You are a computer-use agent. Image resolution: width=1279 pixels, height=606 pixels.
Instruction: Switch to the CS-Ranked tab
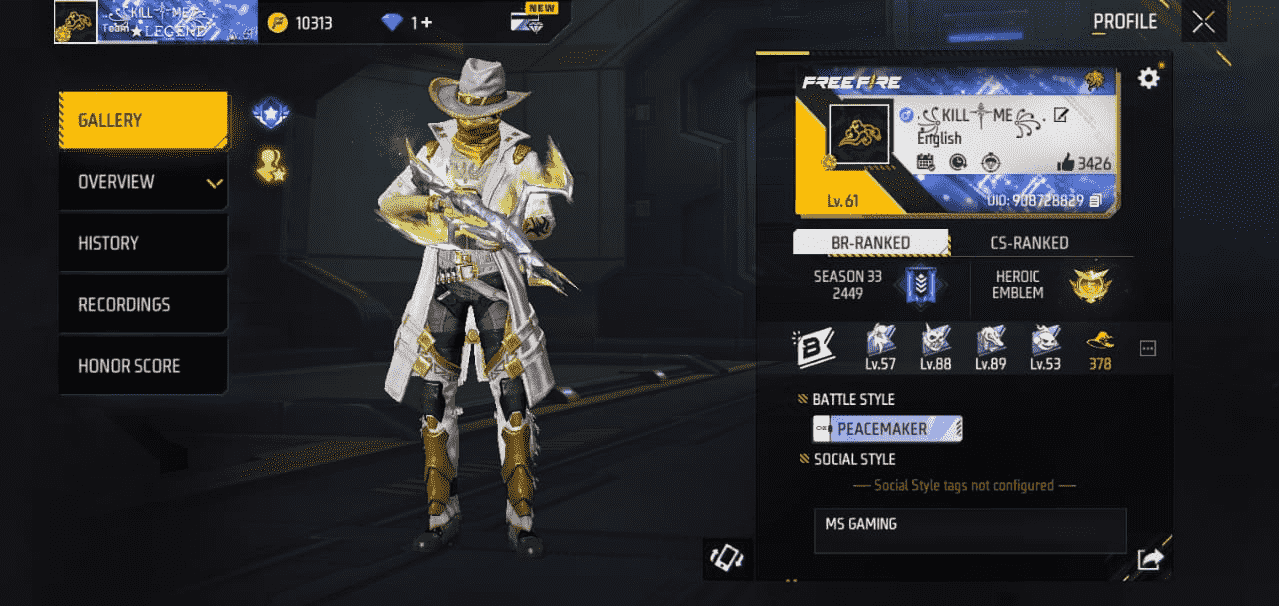point(1029,243)
